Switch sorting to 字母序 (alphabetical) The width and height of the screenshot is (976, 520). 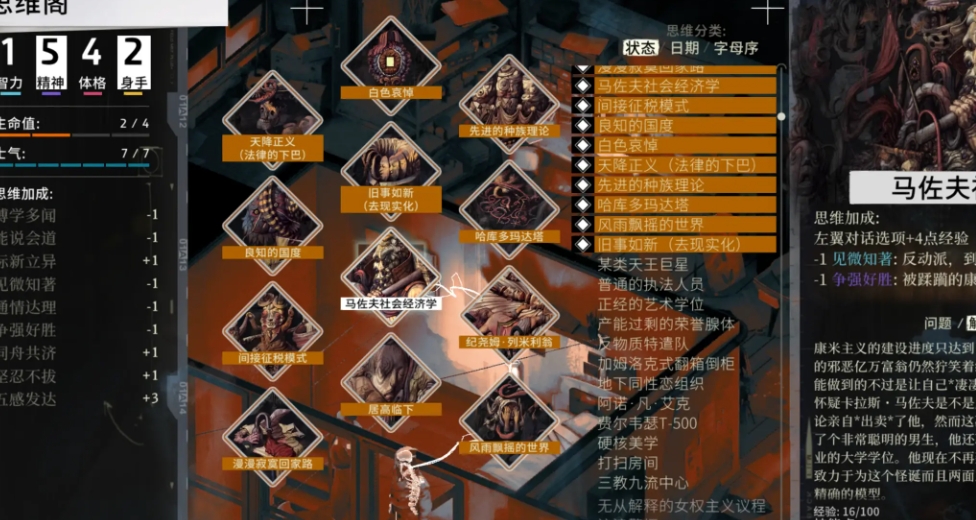(x=738, y=48)
